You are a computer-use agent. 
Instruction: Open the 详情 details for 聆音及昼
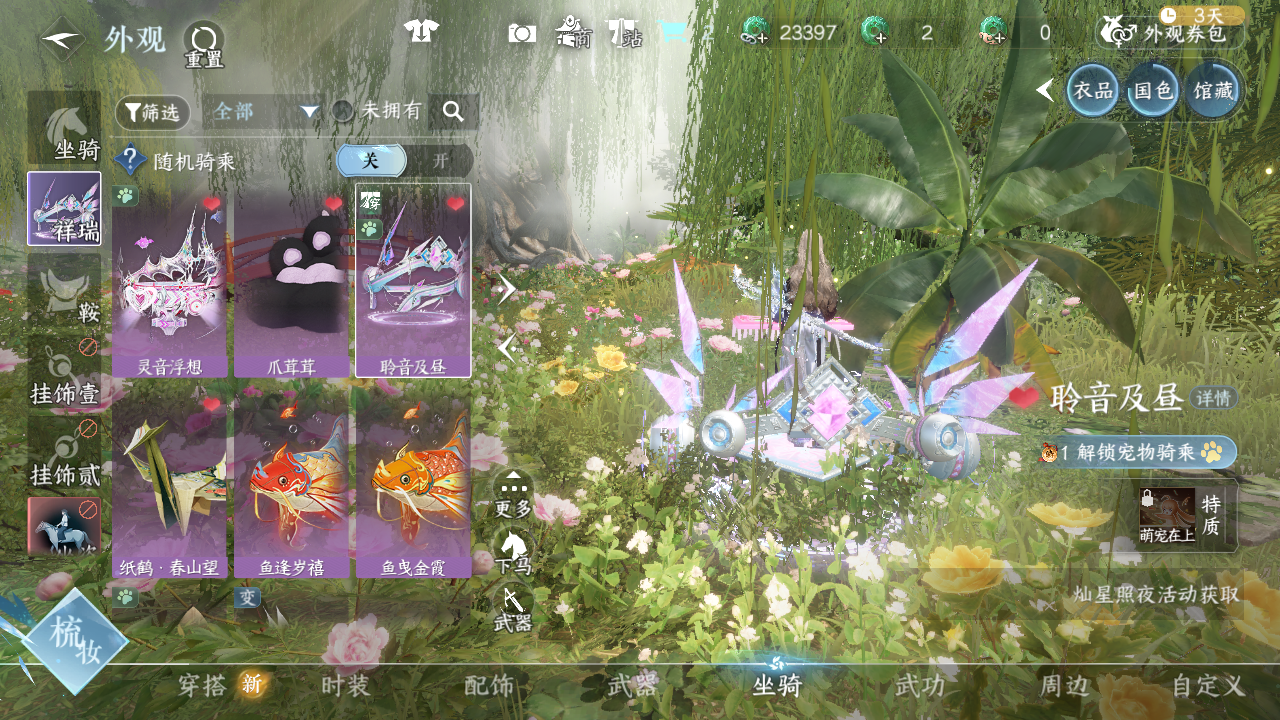click(x=1214, y=398)
